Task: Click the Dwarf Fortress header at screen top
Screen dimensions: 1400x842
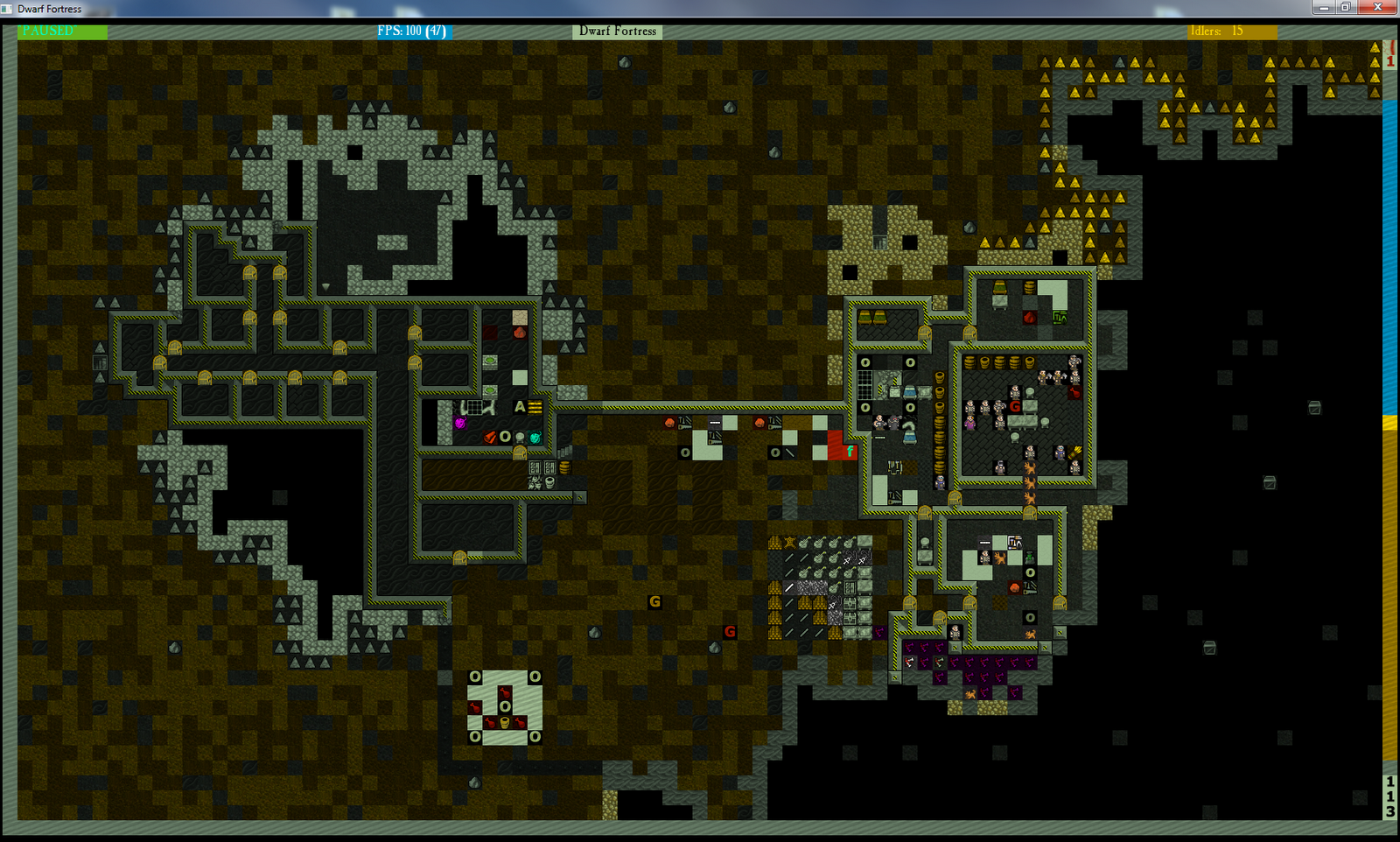Action: tap(617, 31)
